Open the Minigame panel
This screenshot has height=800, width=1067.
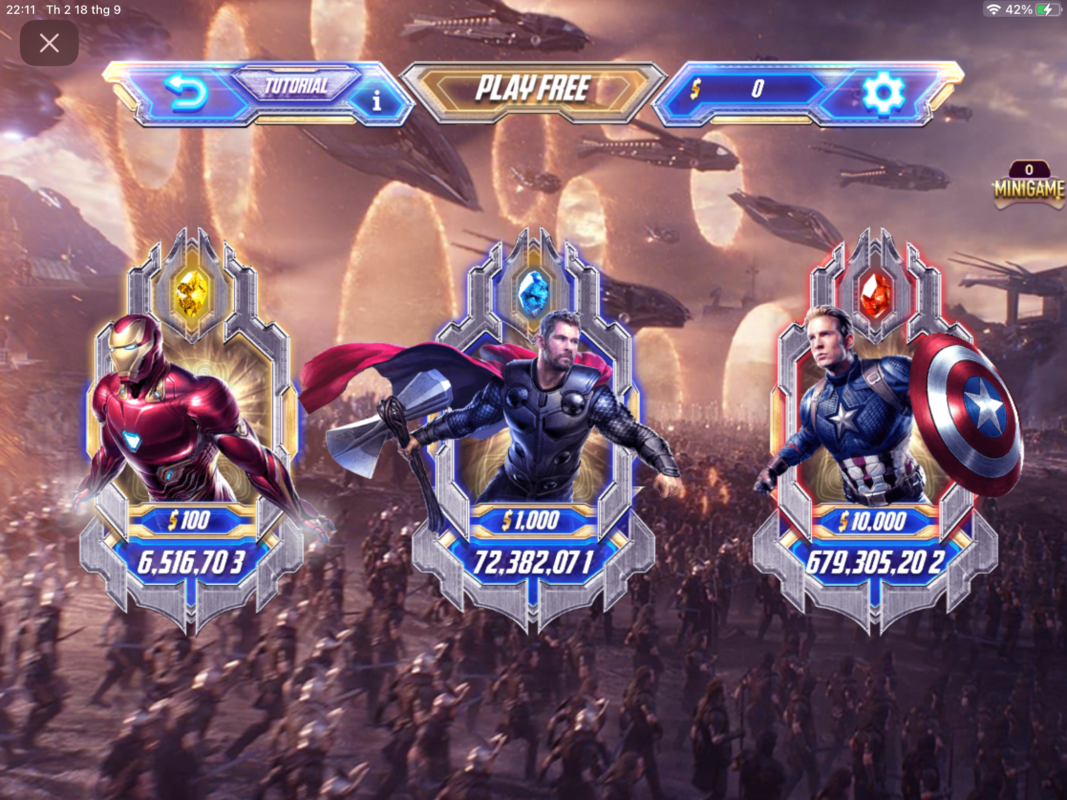pos(1028,187)
